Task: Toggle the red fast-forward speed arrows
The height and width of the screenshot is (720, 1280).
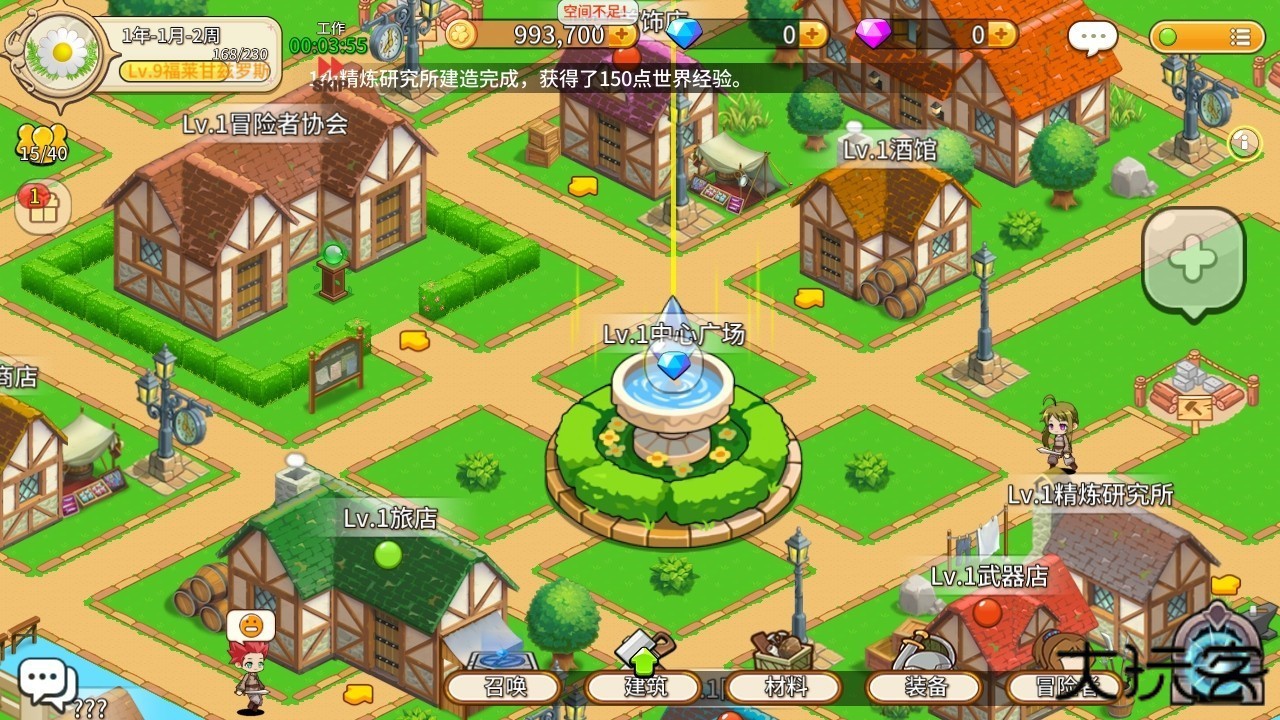Action: pyautogui.click(x=330, y=68)
